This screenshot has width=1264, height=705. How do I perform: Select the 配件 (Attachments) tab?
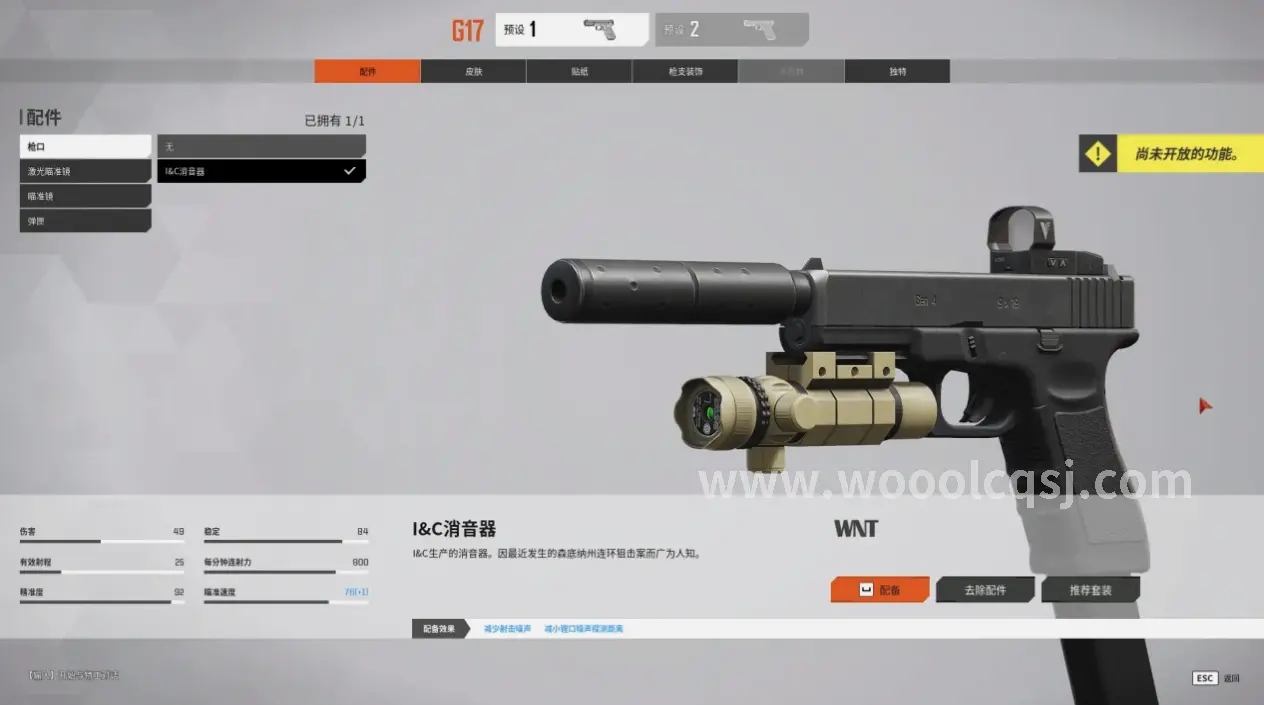click(x=367, y=72)
